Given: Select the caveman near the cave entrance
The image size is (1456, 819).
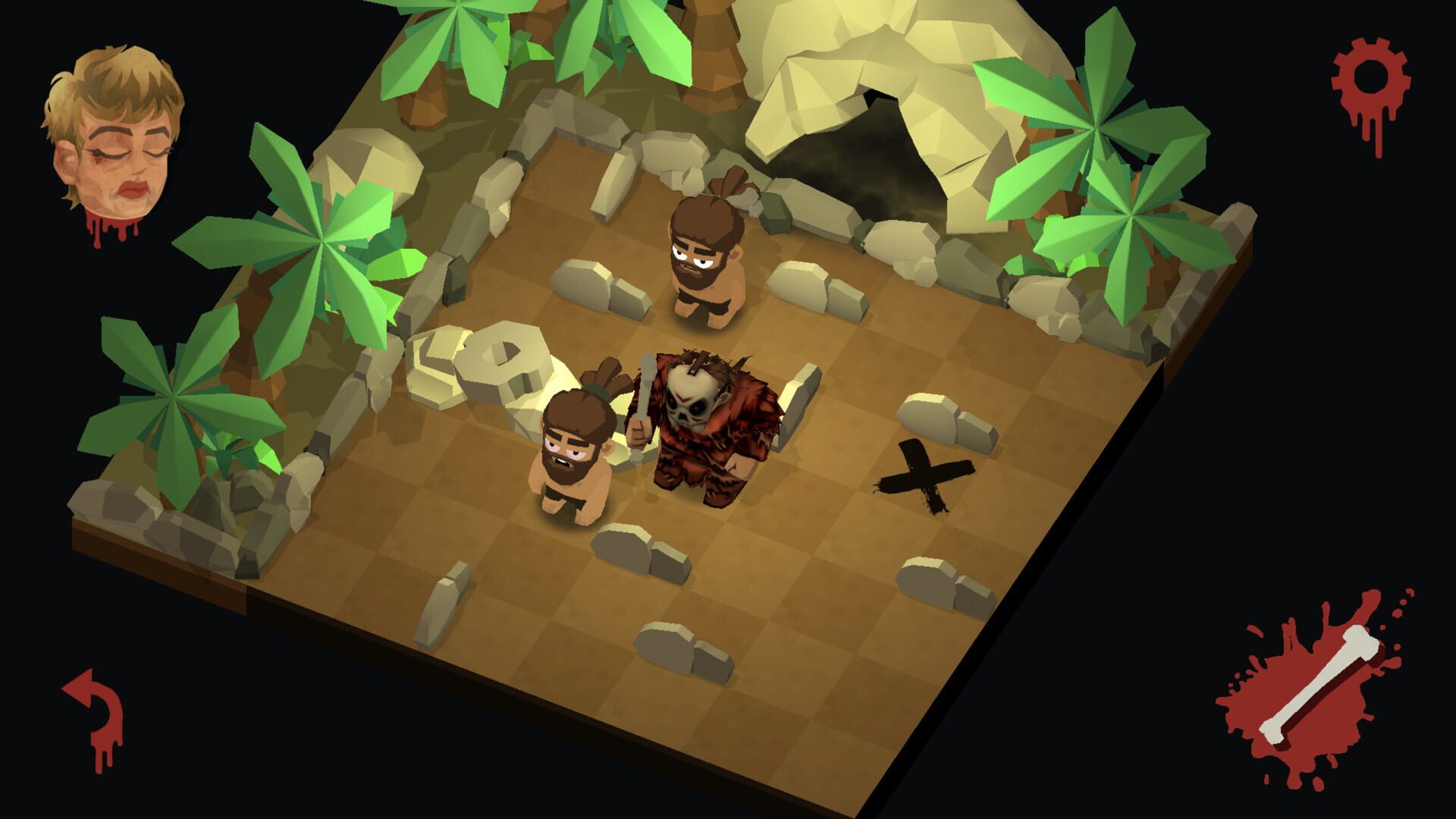Looking at the screenshot, I should point(705,258).
